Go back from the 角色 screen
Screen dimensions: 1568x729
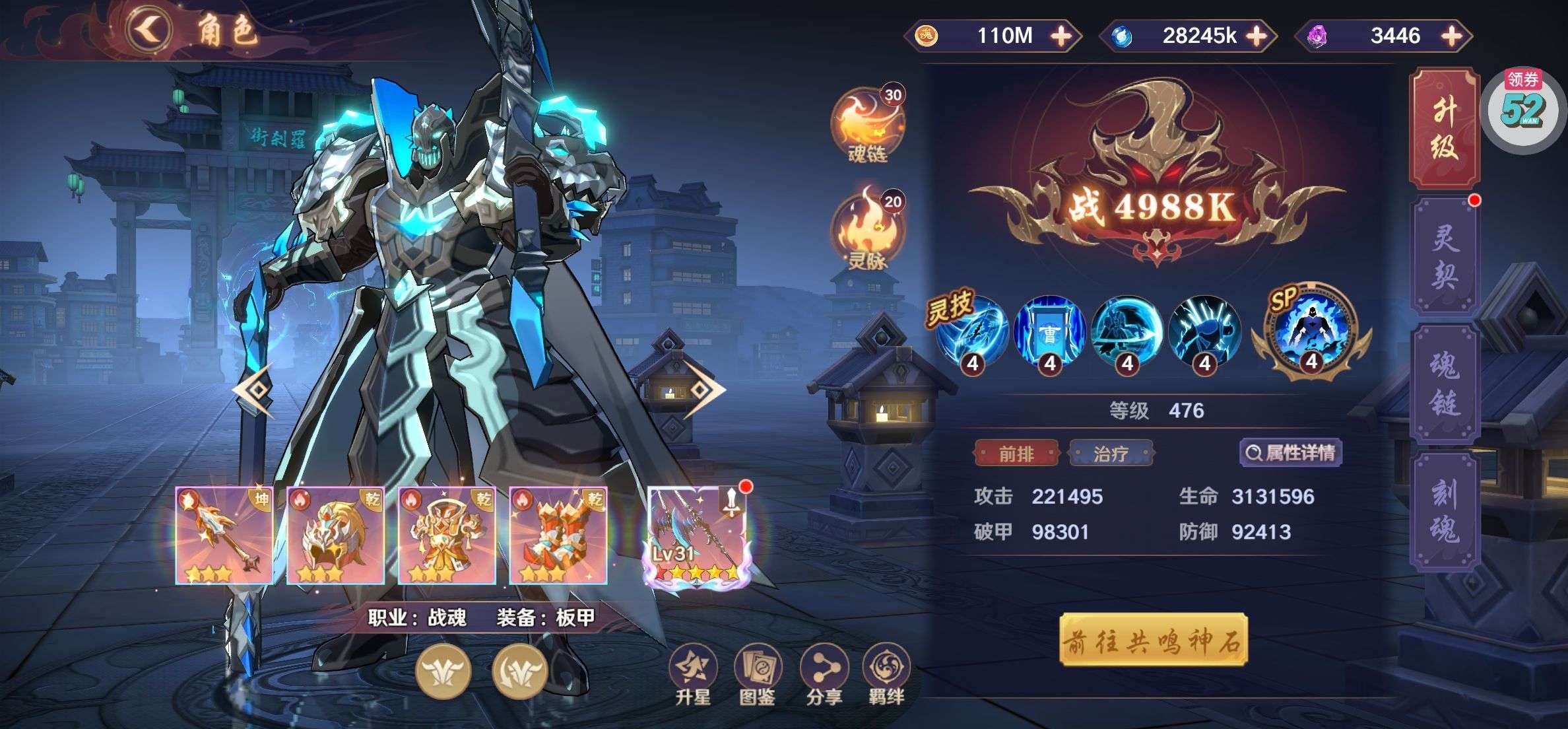[x=149, y=30]
